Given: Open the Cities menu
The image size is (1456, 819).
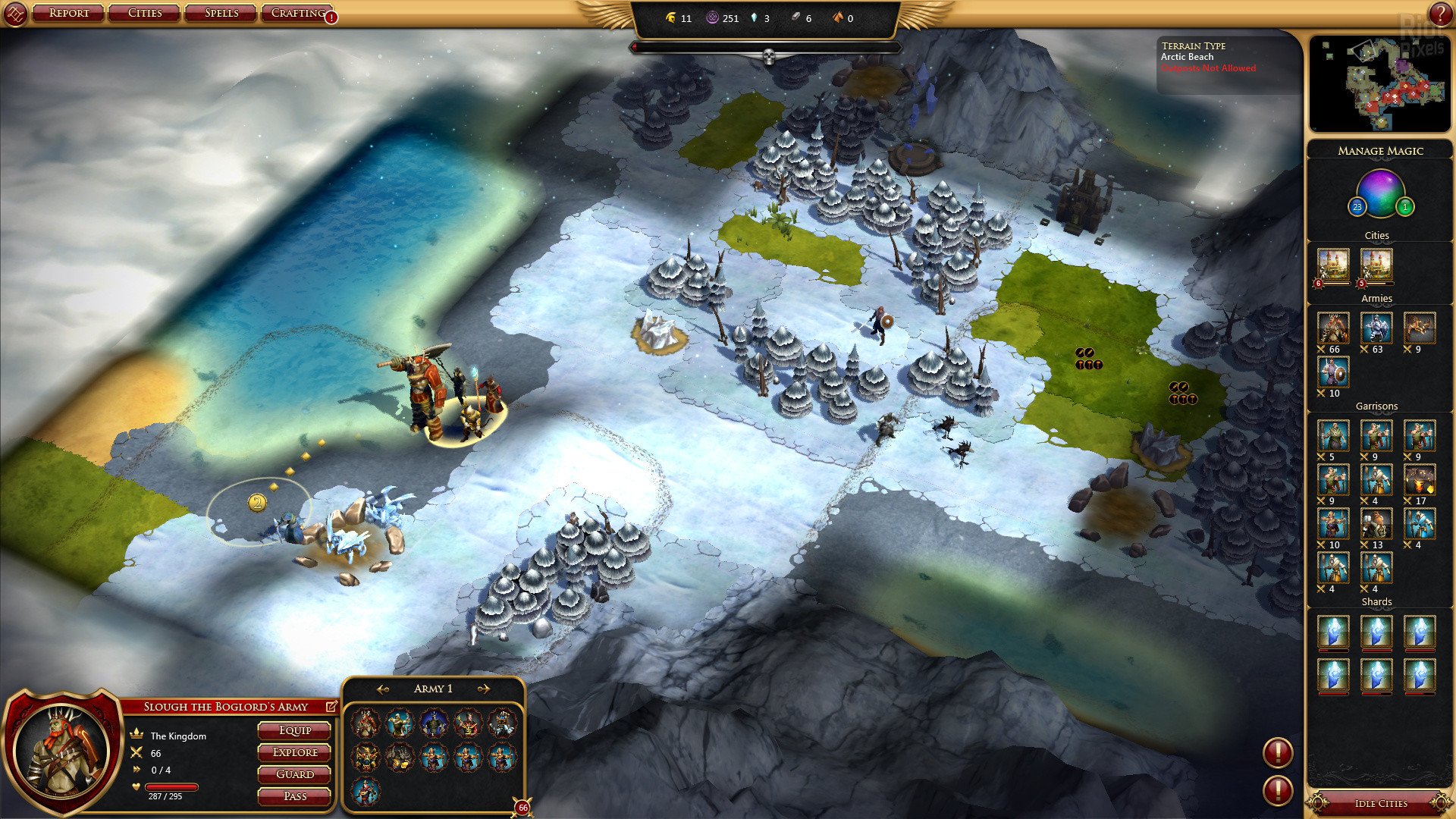Looking at the screenshot, I should [145, 13].
